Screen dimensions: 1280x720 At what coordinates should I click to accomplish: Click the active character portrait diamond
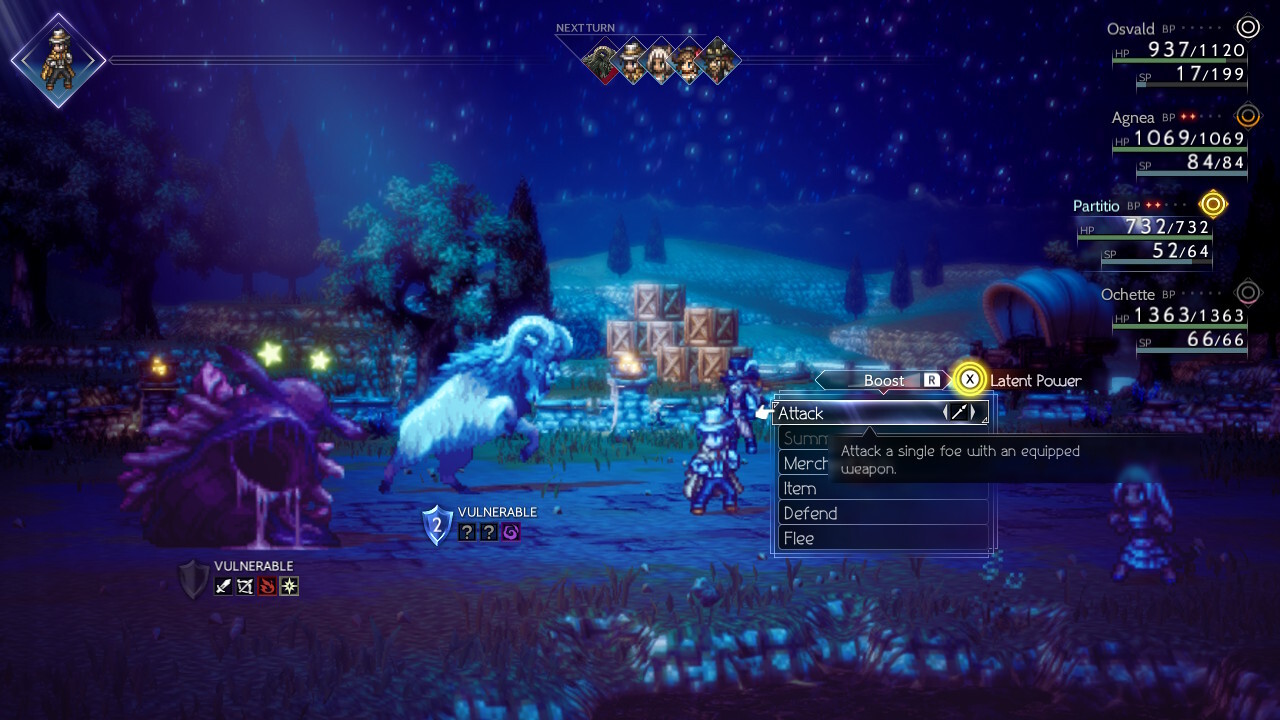click(58, 60)
